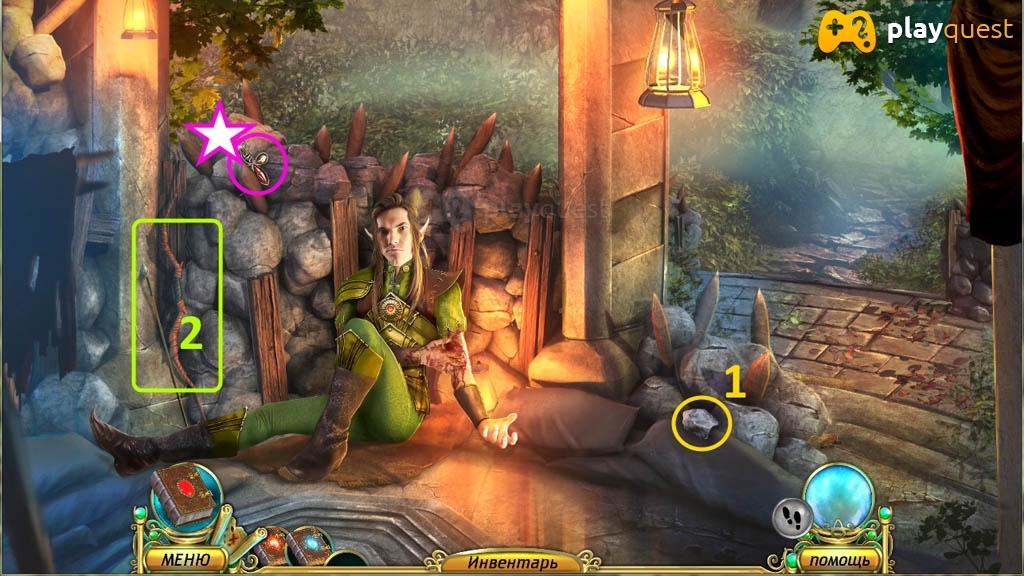Screen dimensions: 1024x576
Task: Select the small book with orange gem
Action: [x=271, y=545]
